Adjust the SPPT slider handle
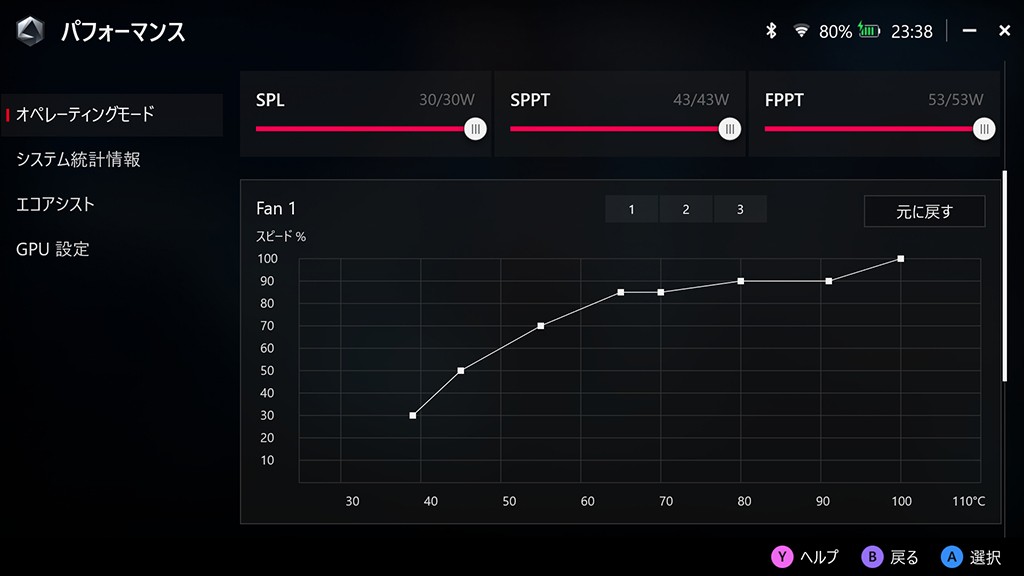This screenshot has height=576, width=1024. coord(731,129)
